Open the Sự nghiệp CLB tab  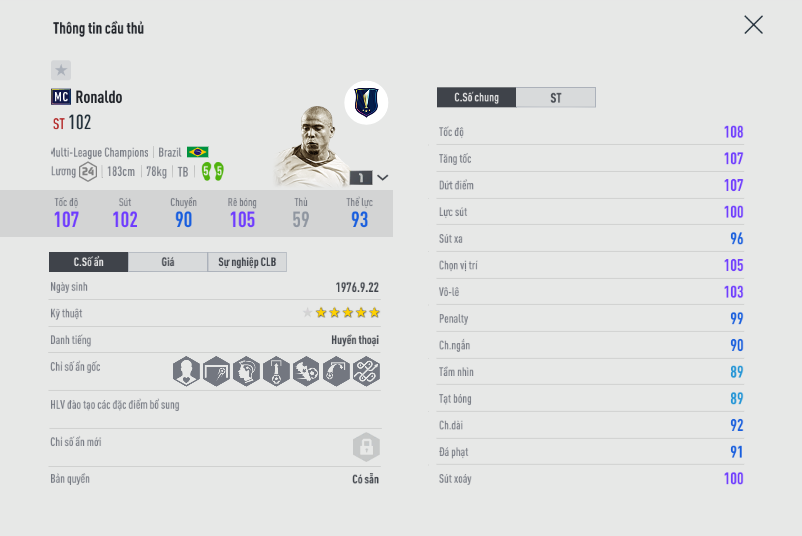[x=247, y=262]
